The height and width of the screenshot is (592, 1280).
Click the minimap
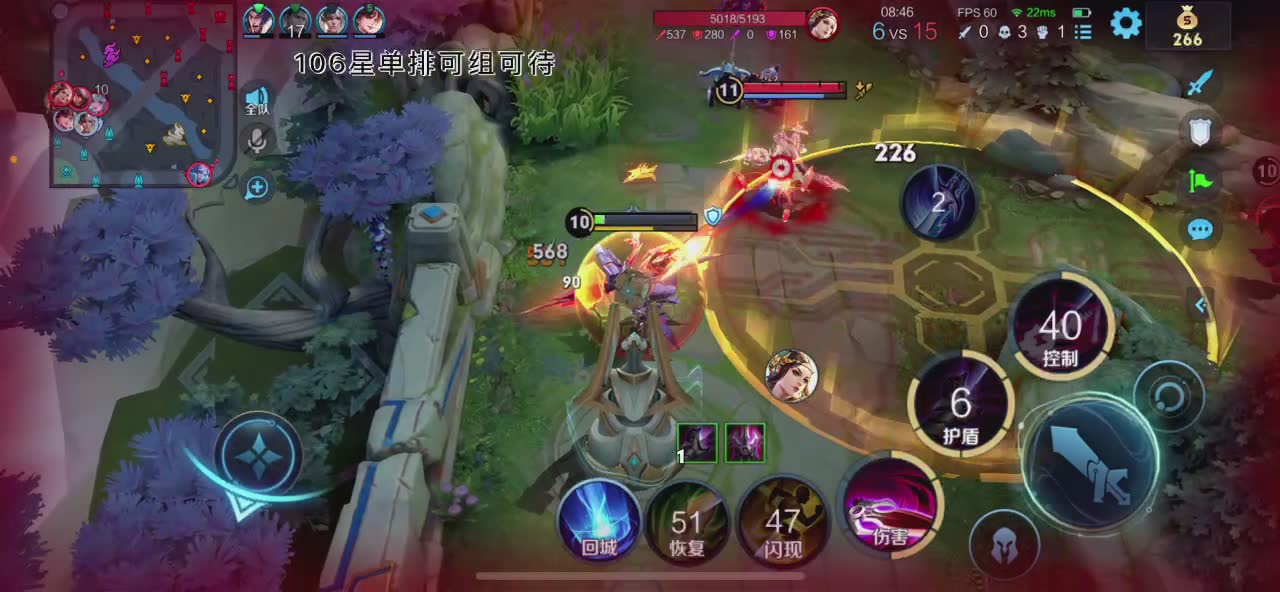143,98
